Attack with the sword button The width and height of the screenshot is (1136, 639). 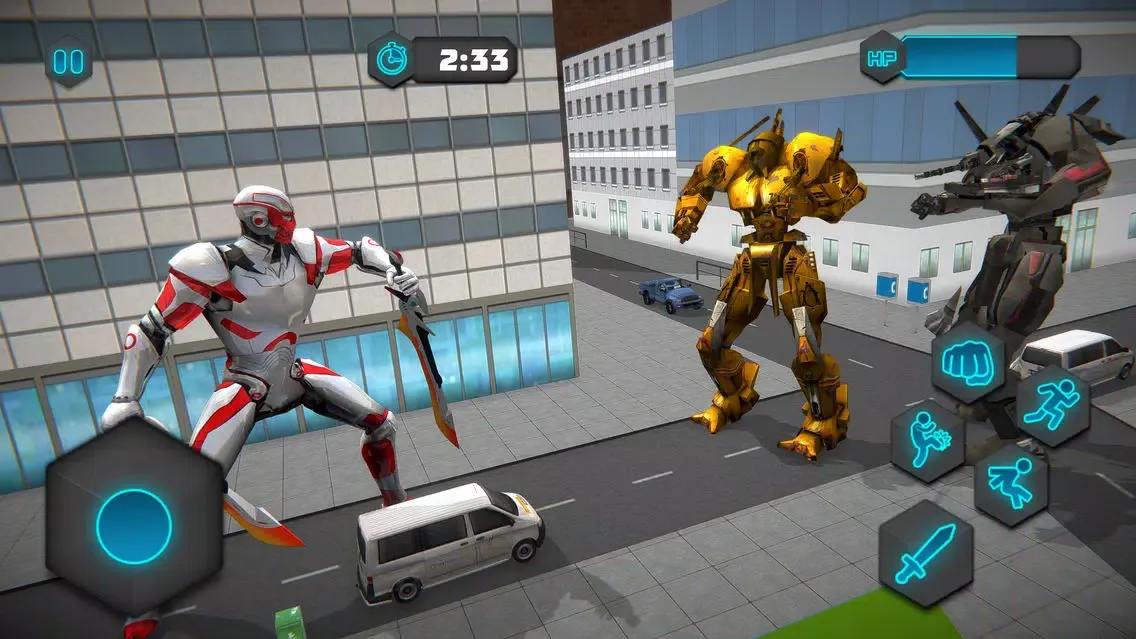point(925,552)
